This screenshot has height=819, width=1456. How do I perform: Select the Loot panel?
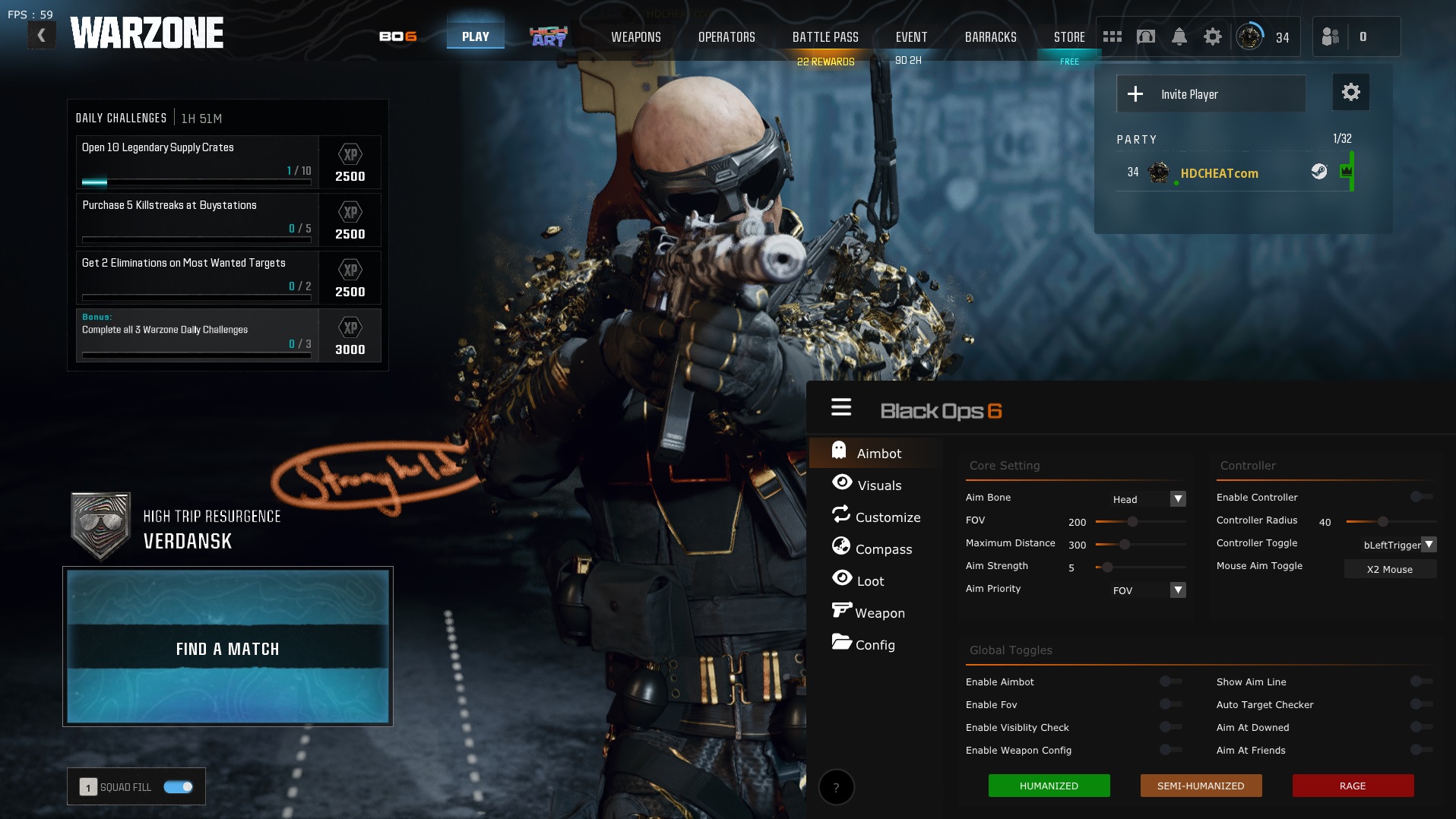click(869, 580)
